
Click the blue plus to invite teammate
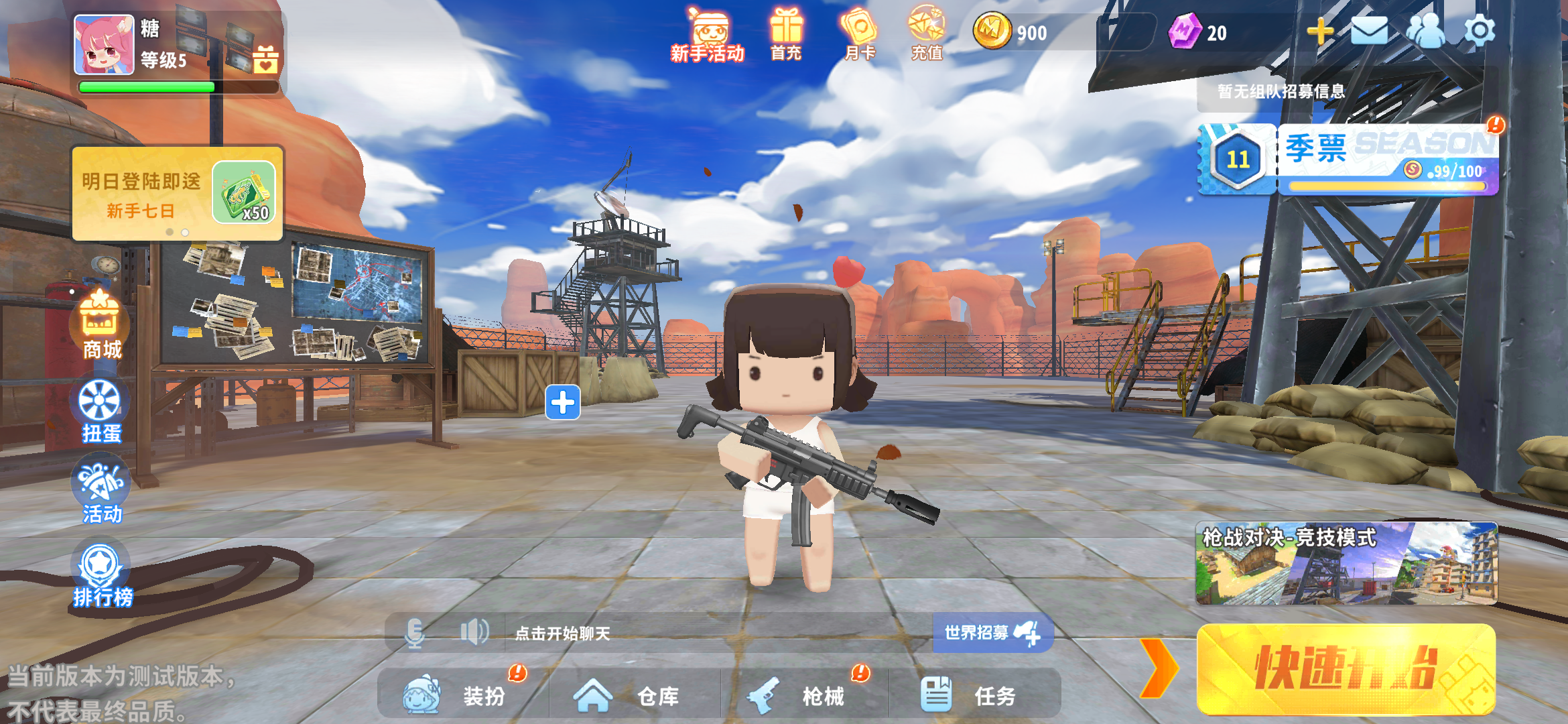pos(563,403)
